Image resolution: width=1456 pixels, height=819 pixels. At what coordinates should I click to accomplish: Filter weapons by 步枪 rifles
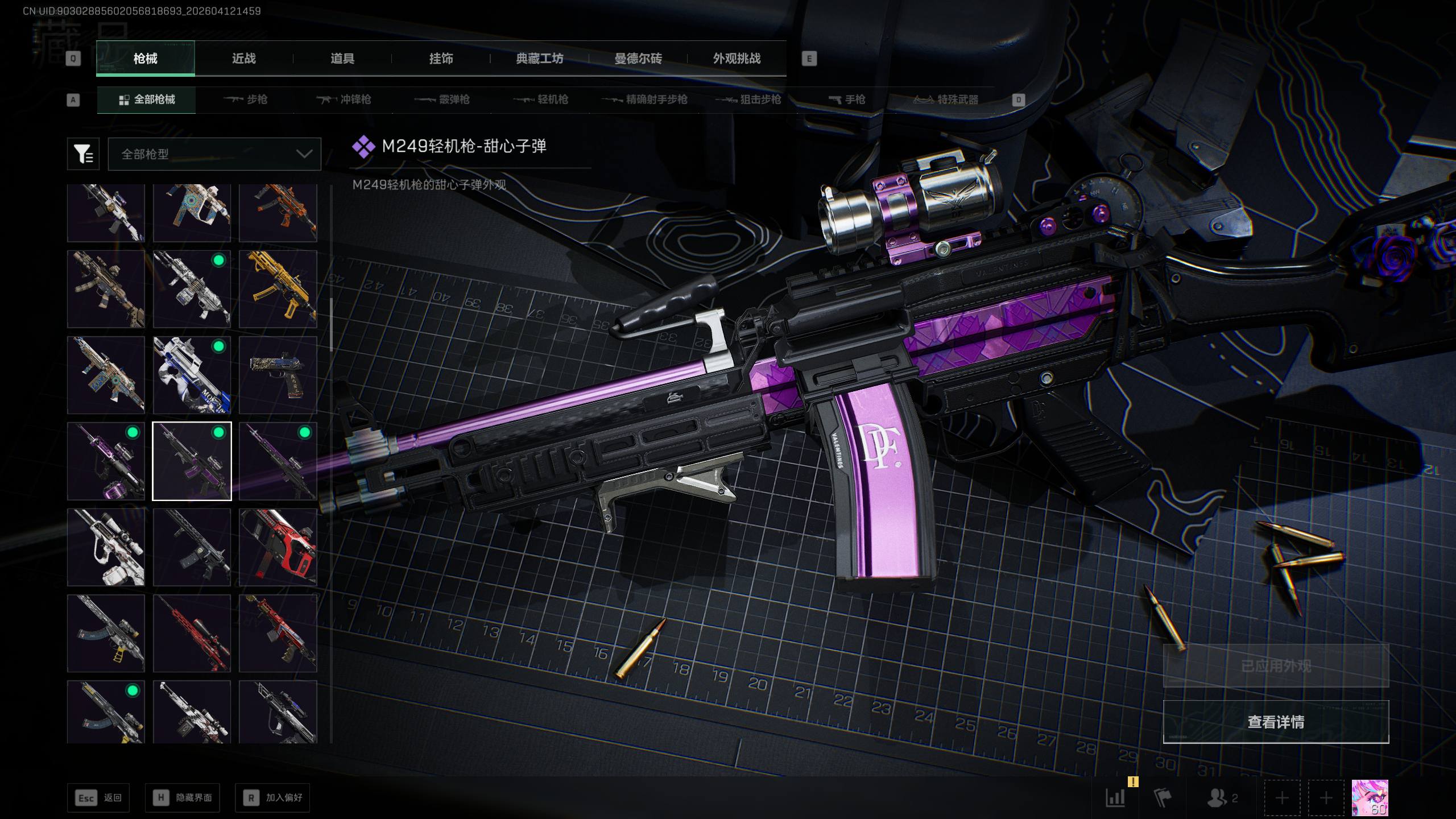[245, 100]
